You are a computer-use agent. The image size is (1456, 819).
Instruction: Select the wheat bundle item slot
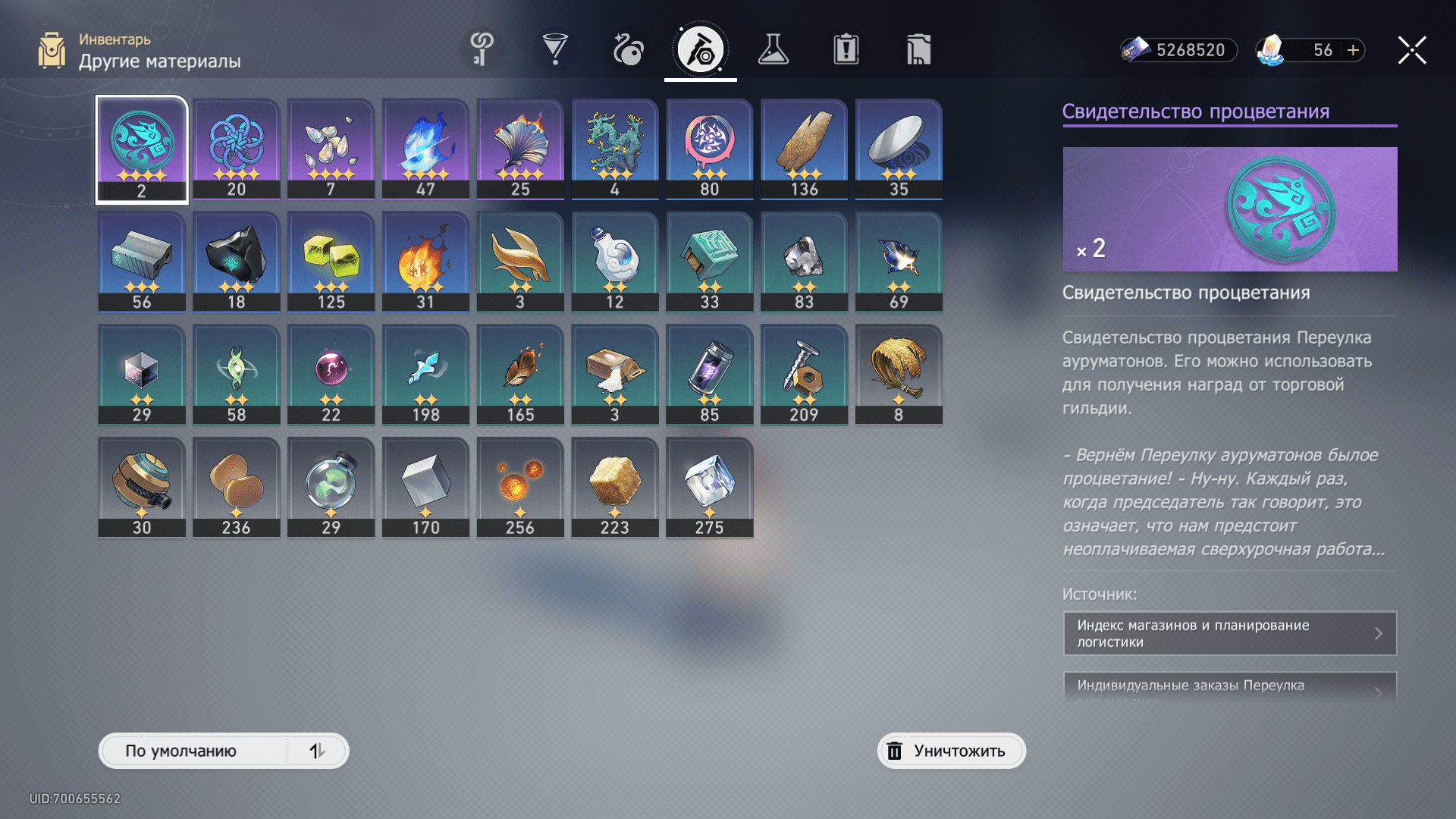point(899,375)
